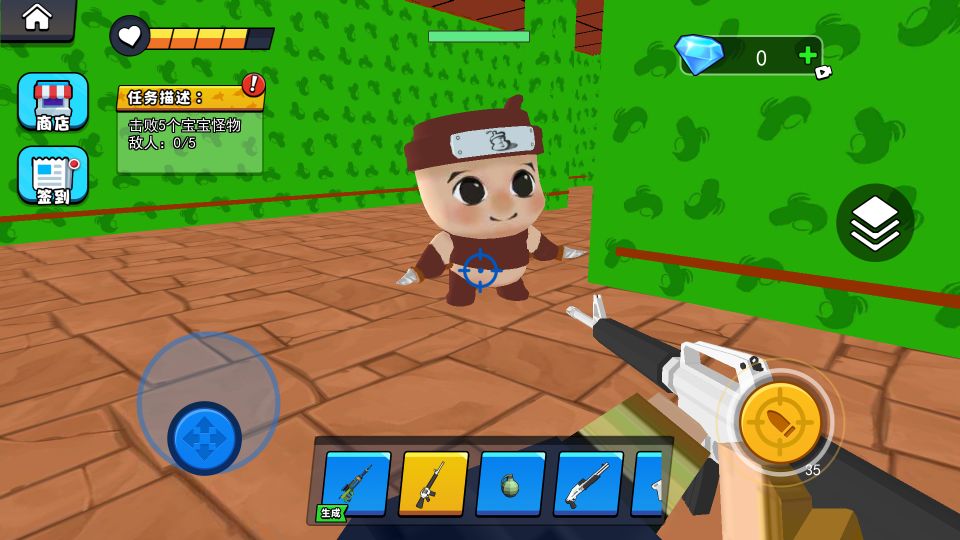
Task: Open the 商店 shop
Action: coord(52,101)
